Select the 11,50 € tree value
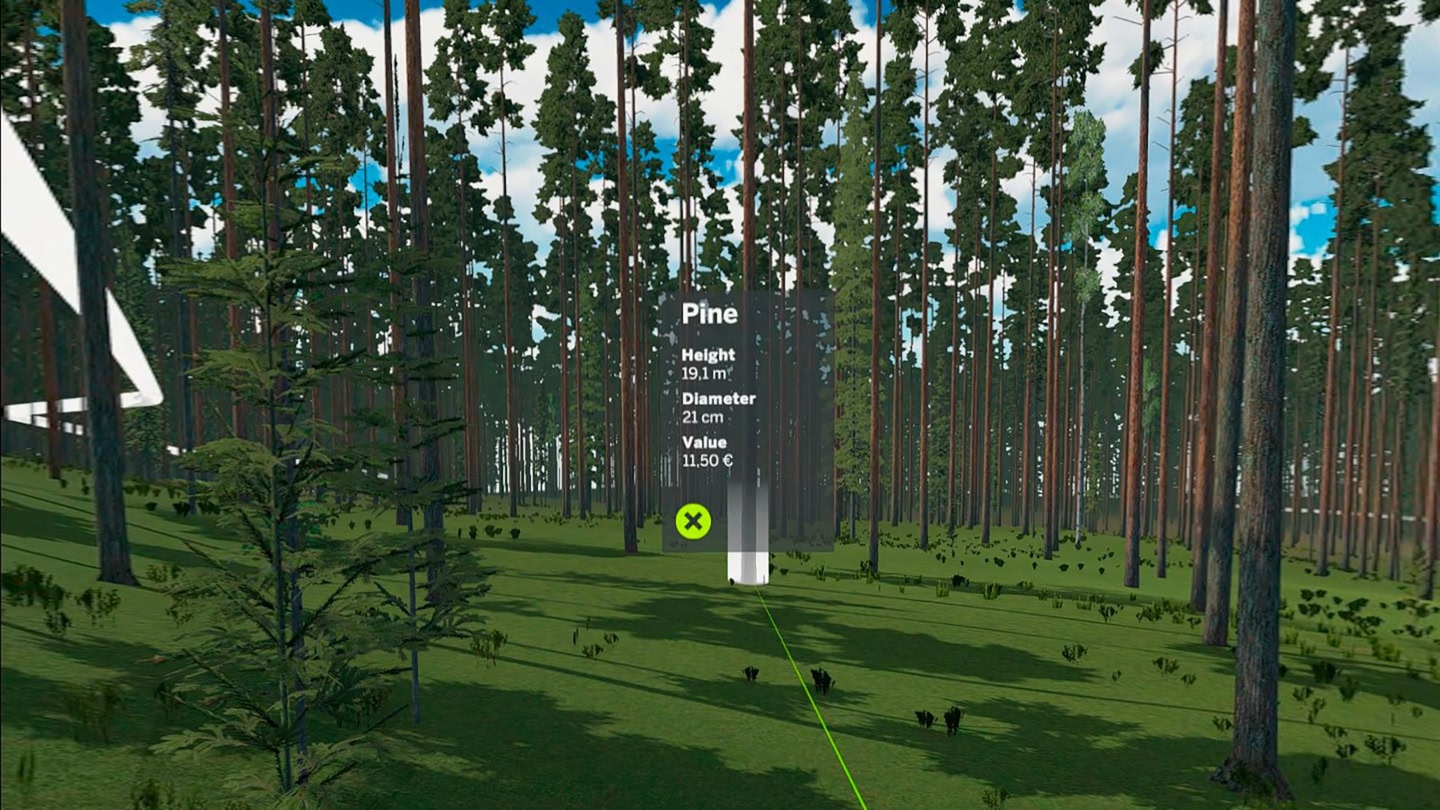This screenshot has width=1440, height=810. [706, 461]
